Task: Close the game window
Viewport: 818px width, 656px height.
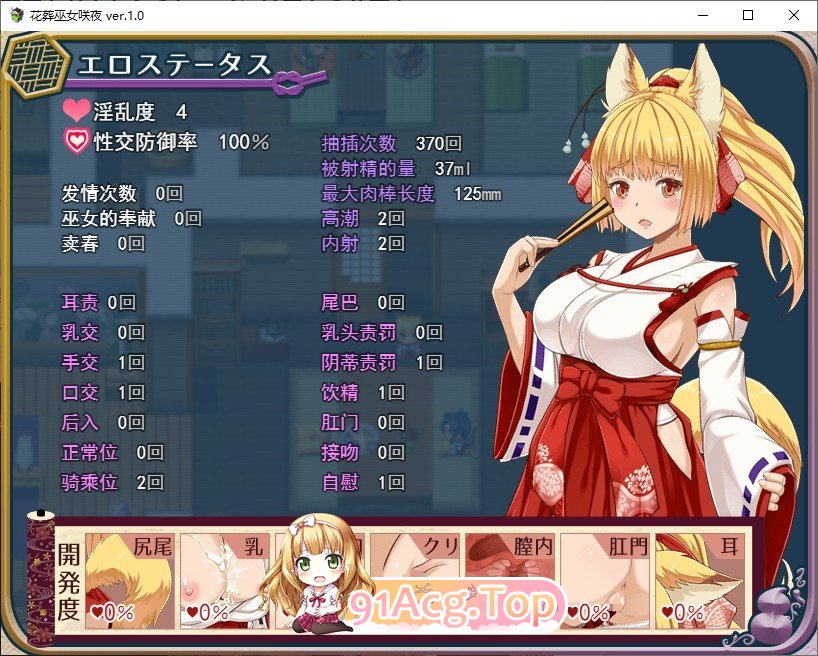Action: [x=793, y=15]
